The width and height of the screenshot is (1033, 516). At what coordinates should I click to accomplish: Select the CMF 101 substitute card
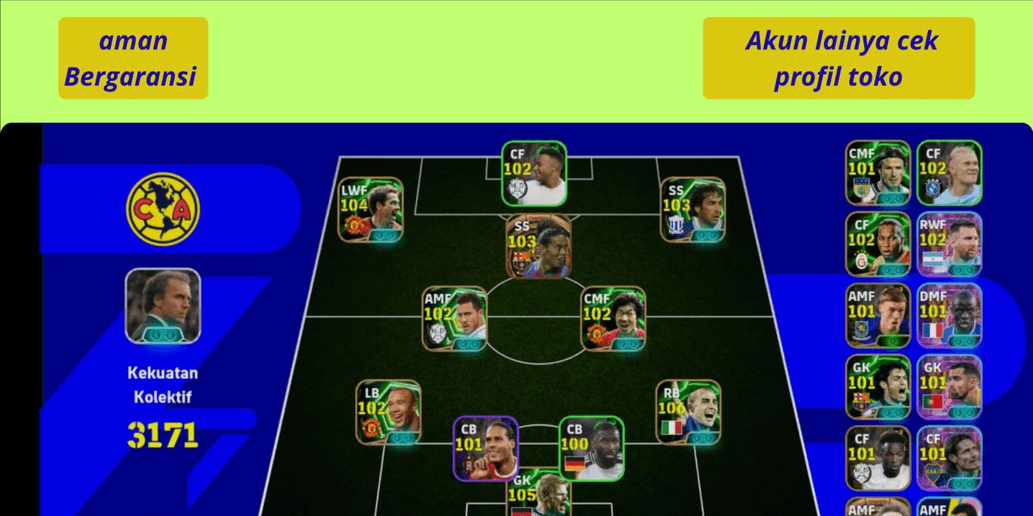click(x=878, y=173)
